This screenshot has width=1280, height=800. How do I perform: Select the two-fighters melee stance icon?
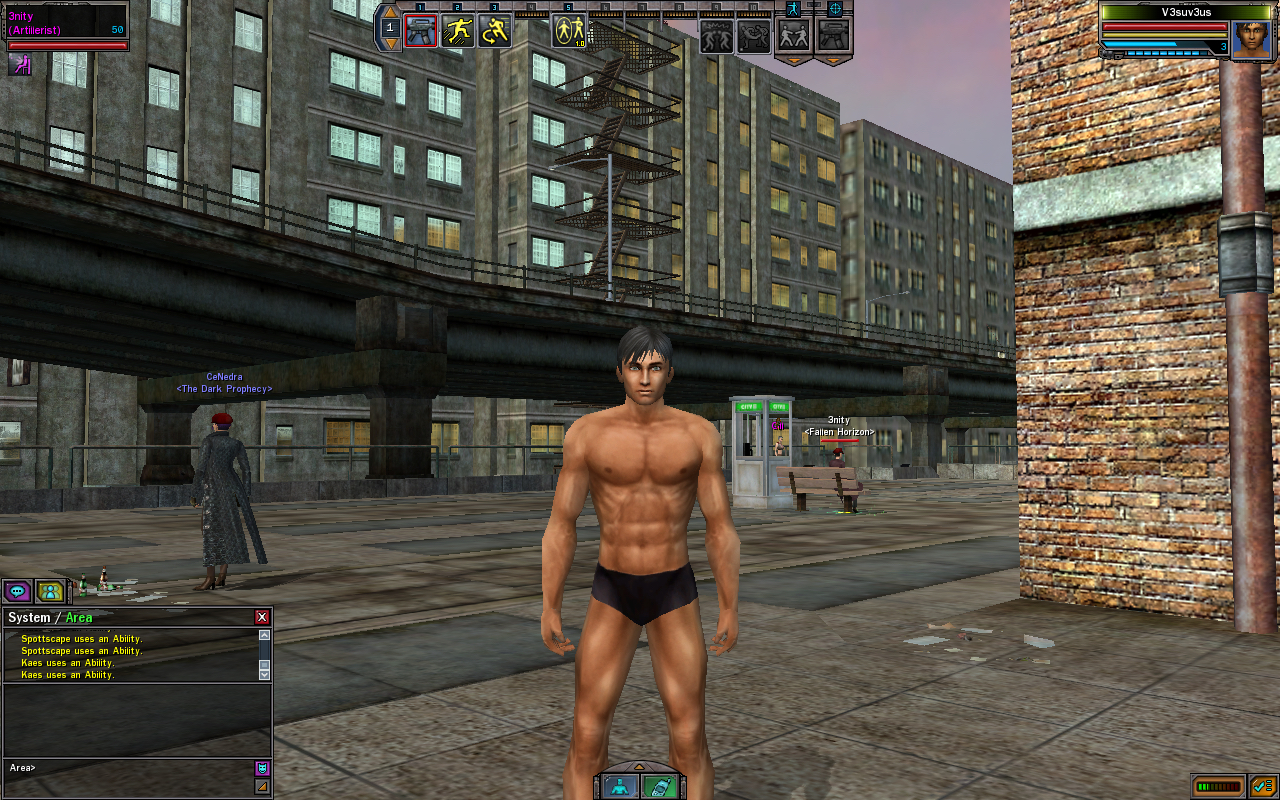click(794, 35)
